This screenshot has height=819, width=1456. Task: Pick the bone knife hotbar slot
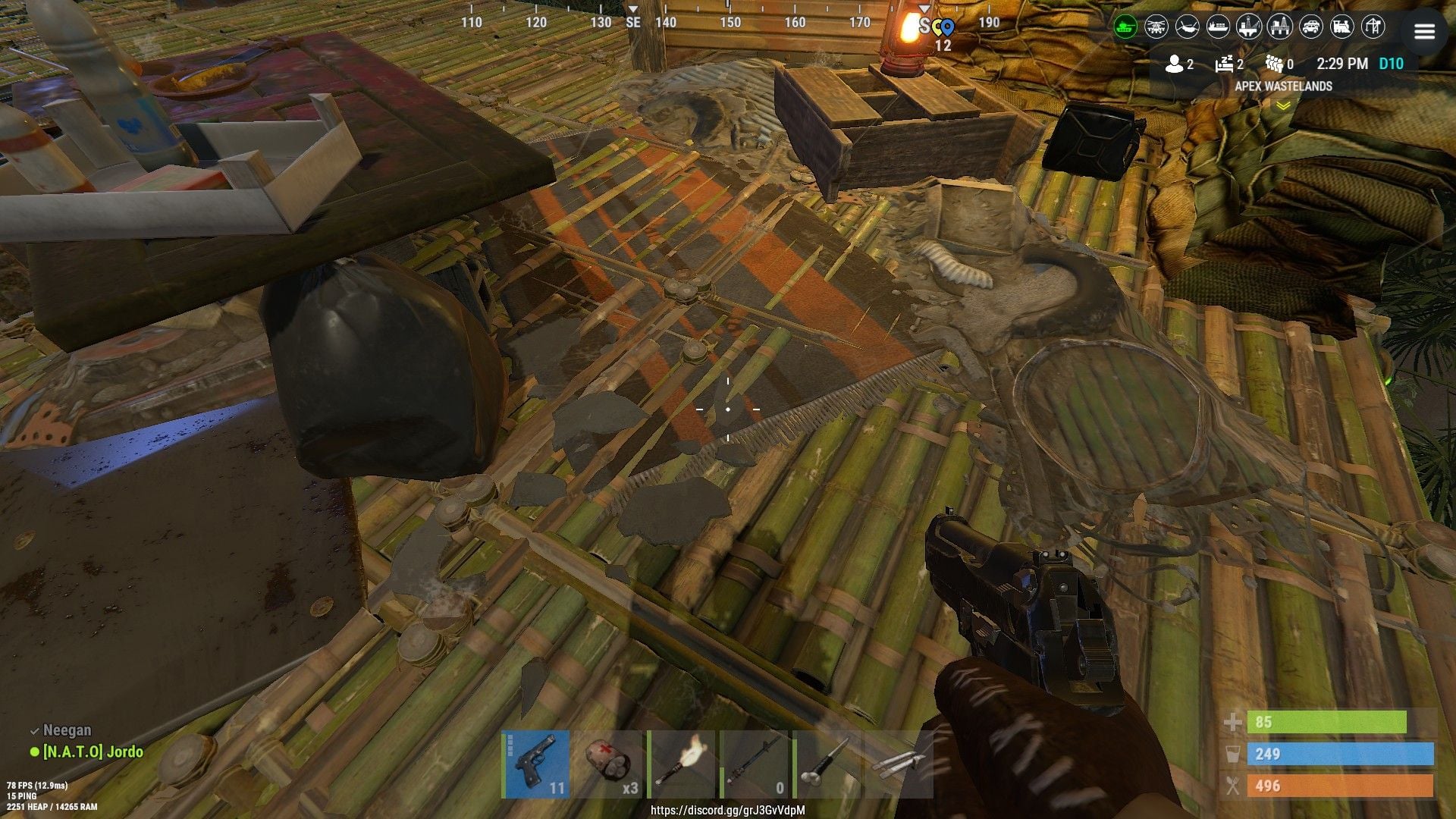827,764
